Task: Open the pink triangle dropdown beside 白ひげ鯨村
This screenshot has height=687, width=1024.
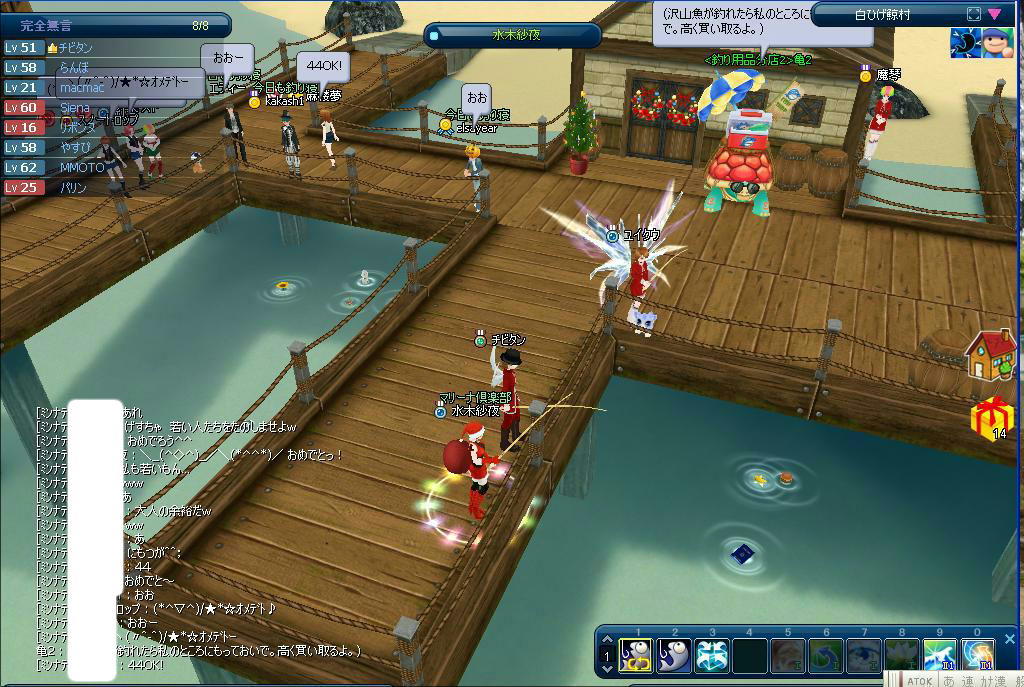Action: (994, 14)
